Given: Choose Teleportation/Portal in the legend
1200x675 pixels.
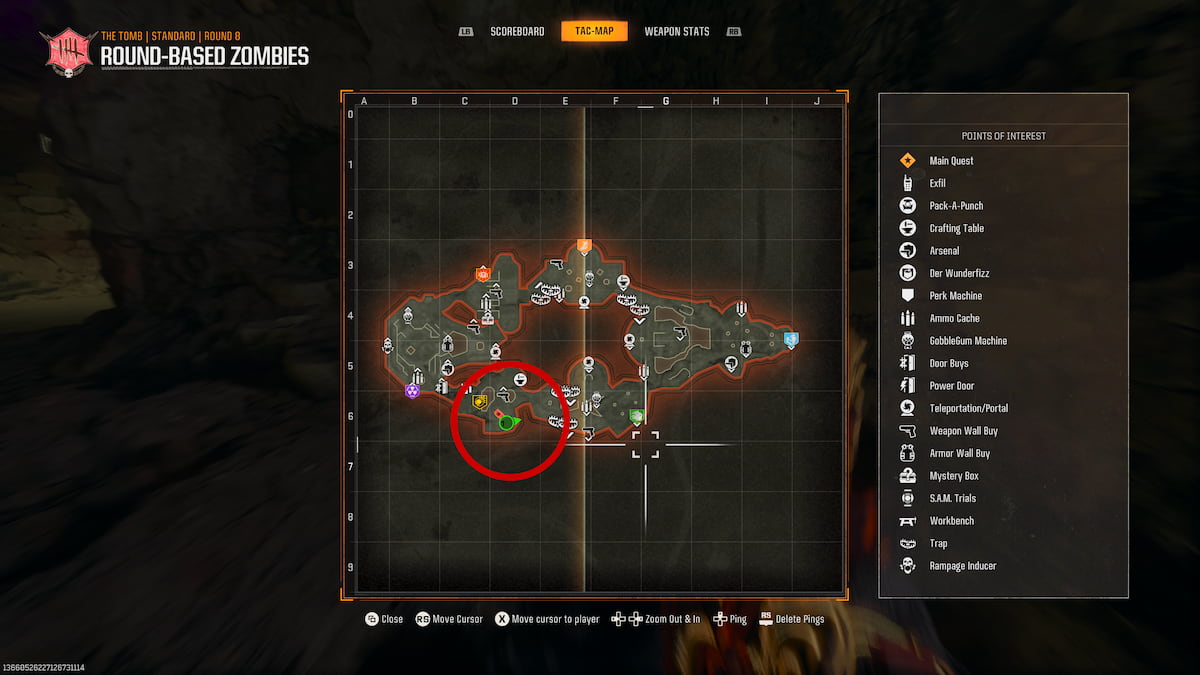Looking at the screenshot, I should (968, 408).
